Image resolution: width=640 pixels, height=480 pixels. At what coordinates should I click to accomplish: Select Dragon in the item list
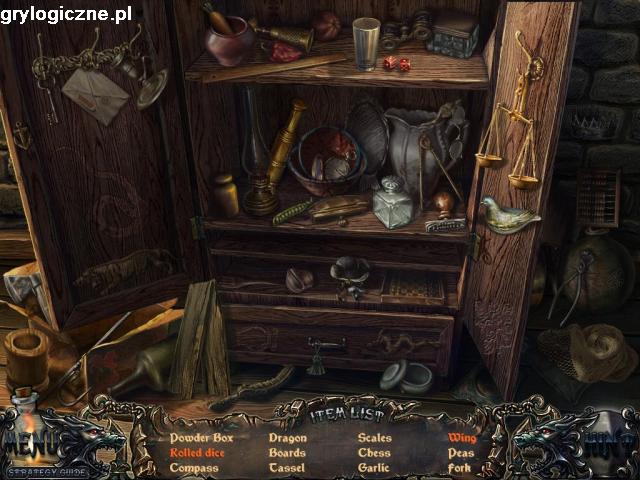tap(288, 438)
